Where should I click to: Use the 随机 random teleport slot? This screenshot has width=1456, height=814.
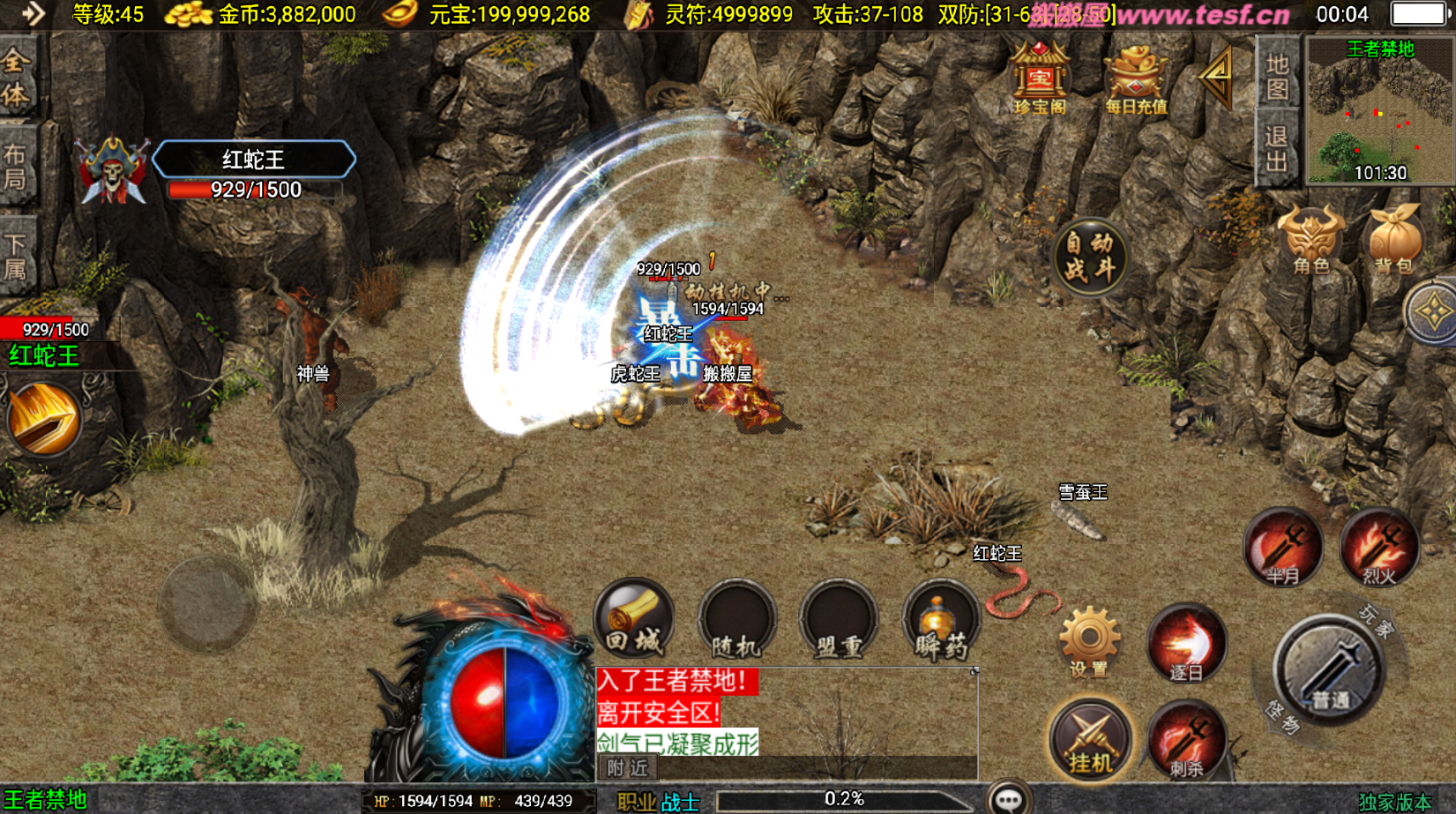(x=736, y=622)
